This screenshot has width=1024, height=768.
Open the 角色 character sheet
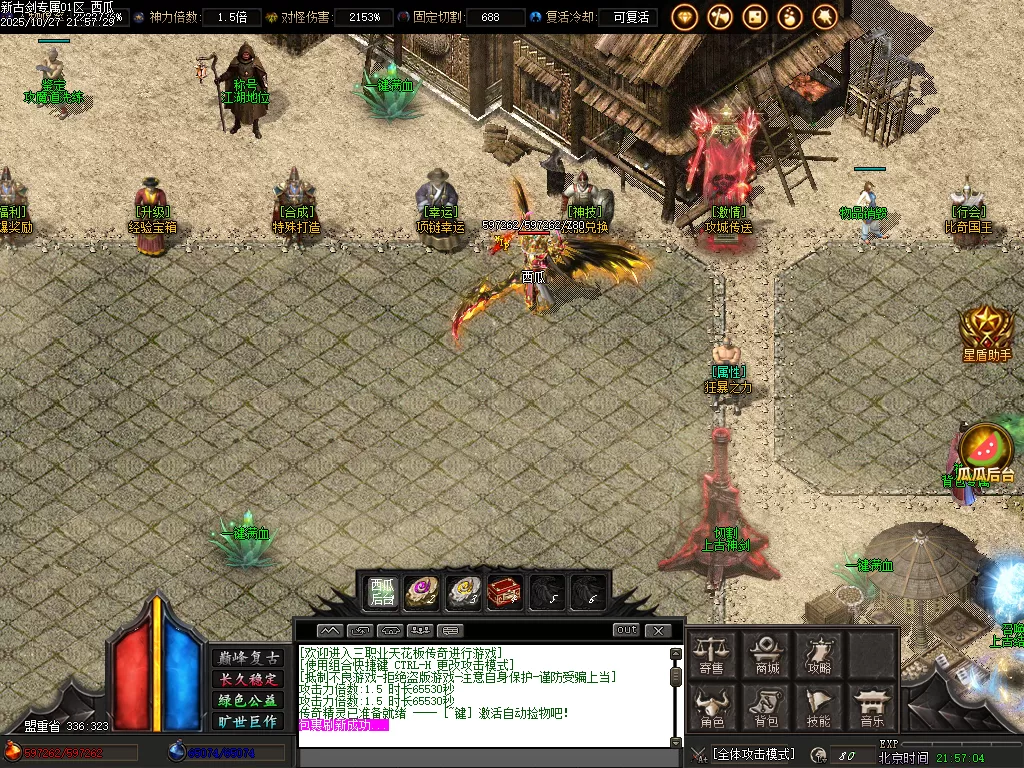[x=712, y=708]
